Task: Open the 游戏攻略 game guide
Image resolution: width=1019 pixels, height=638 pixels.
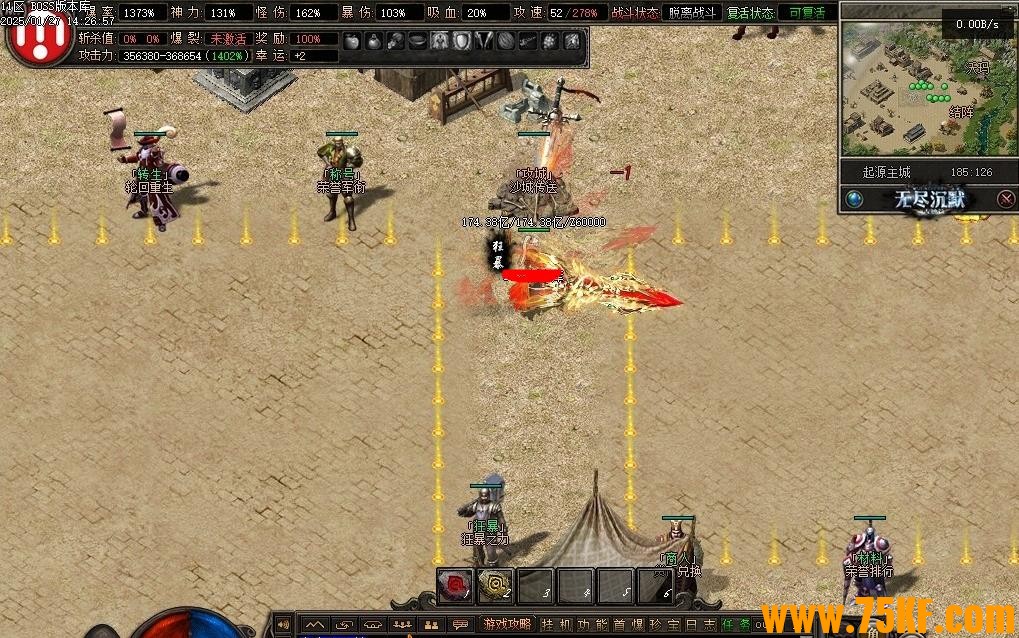Action: [508, 625]
